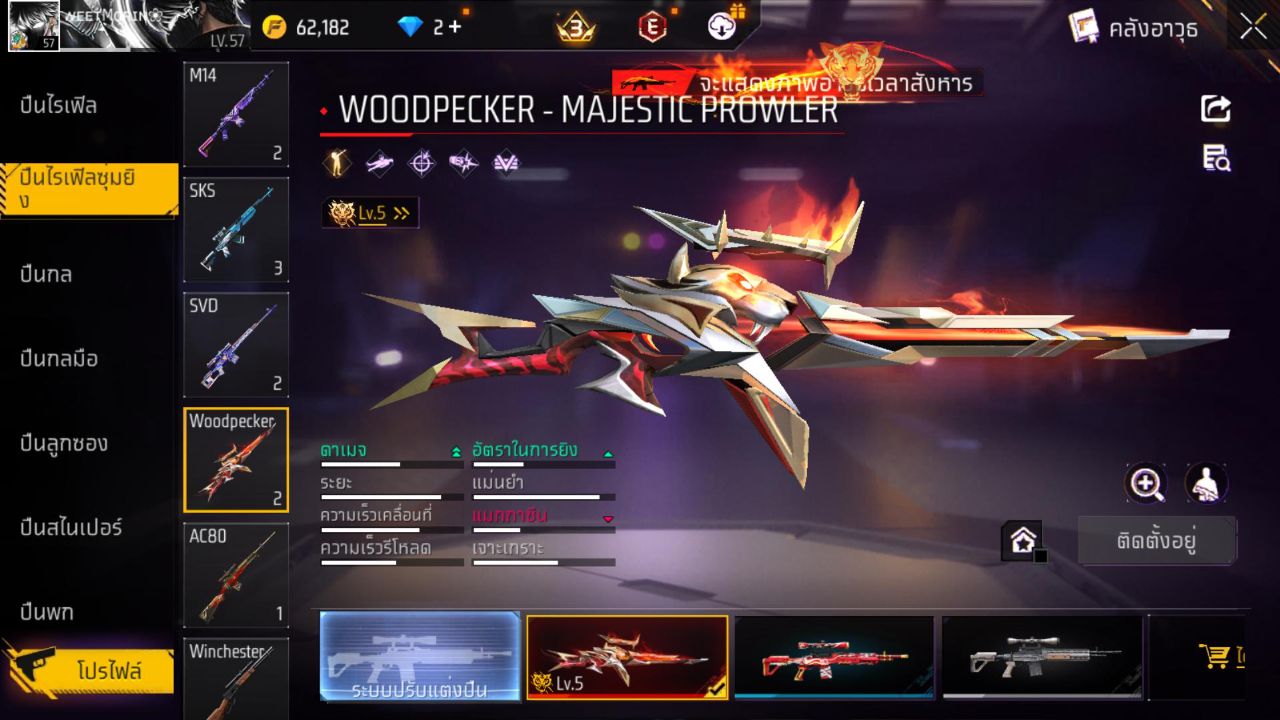Click the character preview pose icon
The height and width of the screenshot is (720, 1280).
[x=1205, y=484]
